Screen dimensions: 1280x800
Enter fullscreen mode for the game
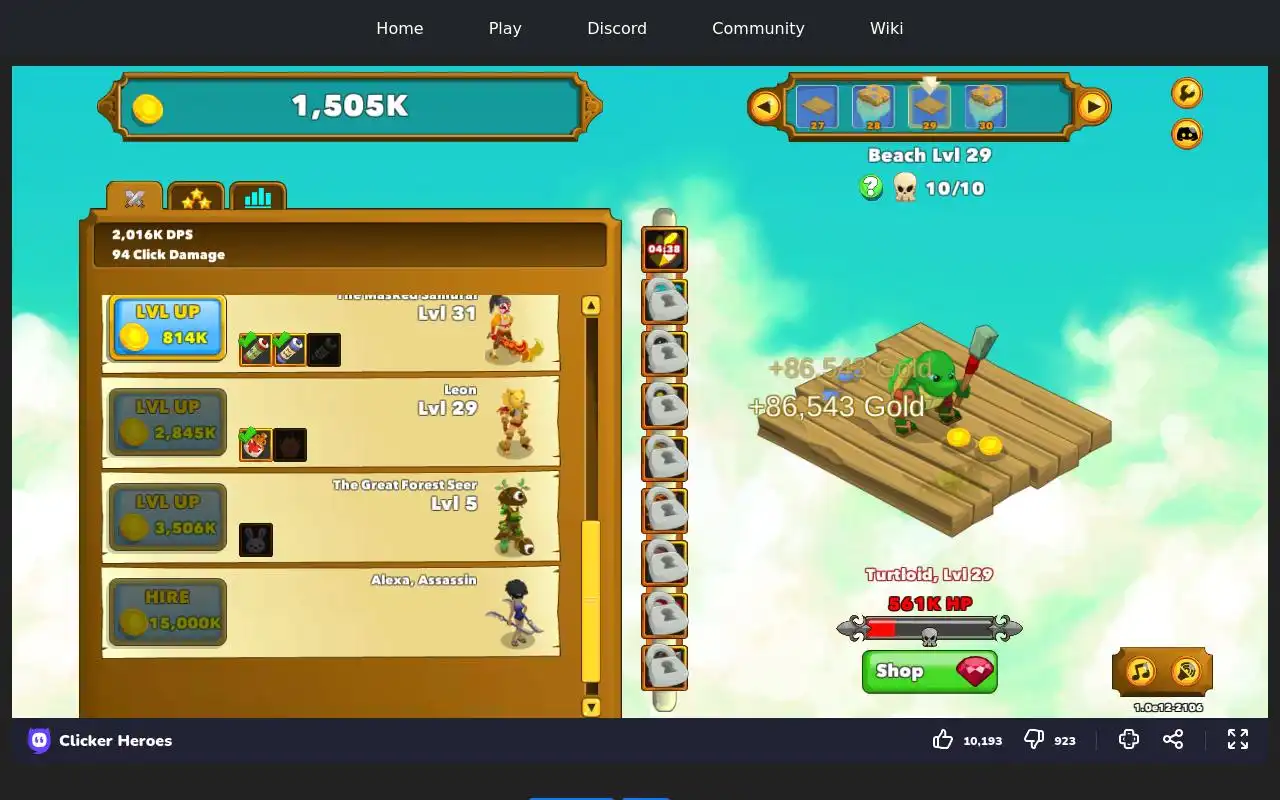[1238, 739]
